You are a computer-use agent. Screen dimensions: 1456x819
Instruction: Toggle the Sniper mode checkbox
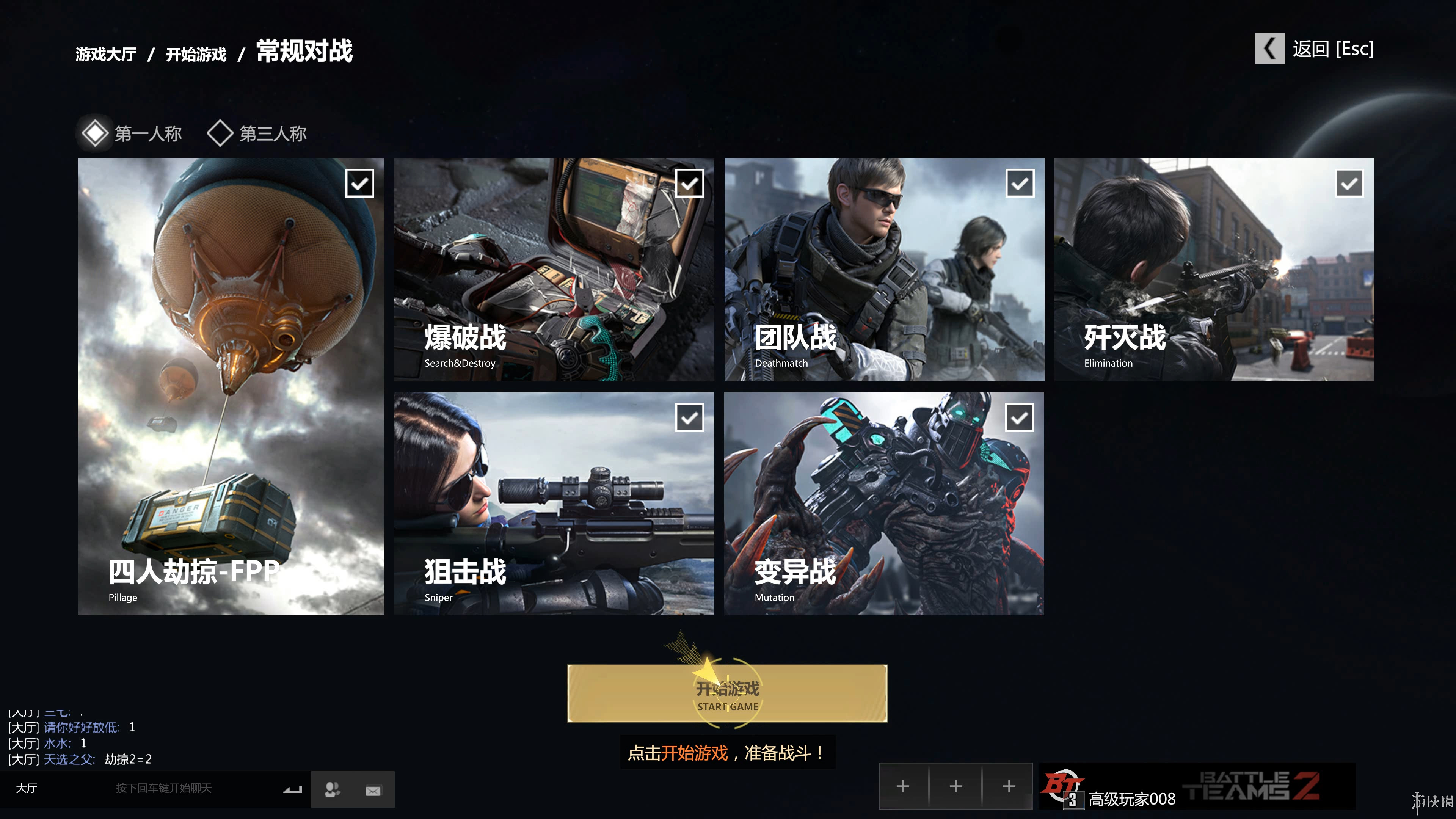[690, 418]
